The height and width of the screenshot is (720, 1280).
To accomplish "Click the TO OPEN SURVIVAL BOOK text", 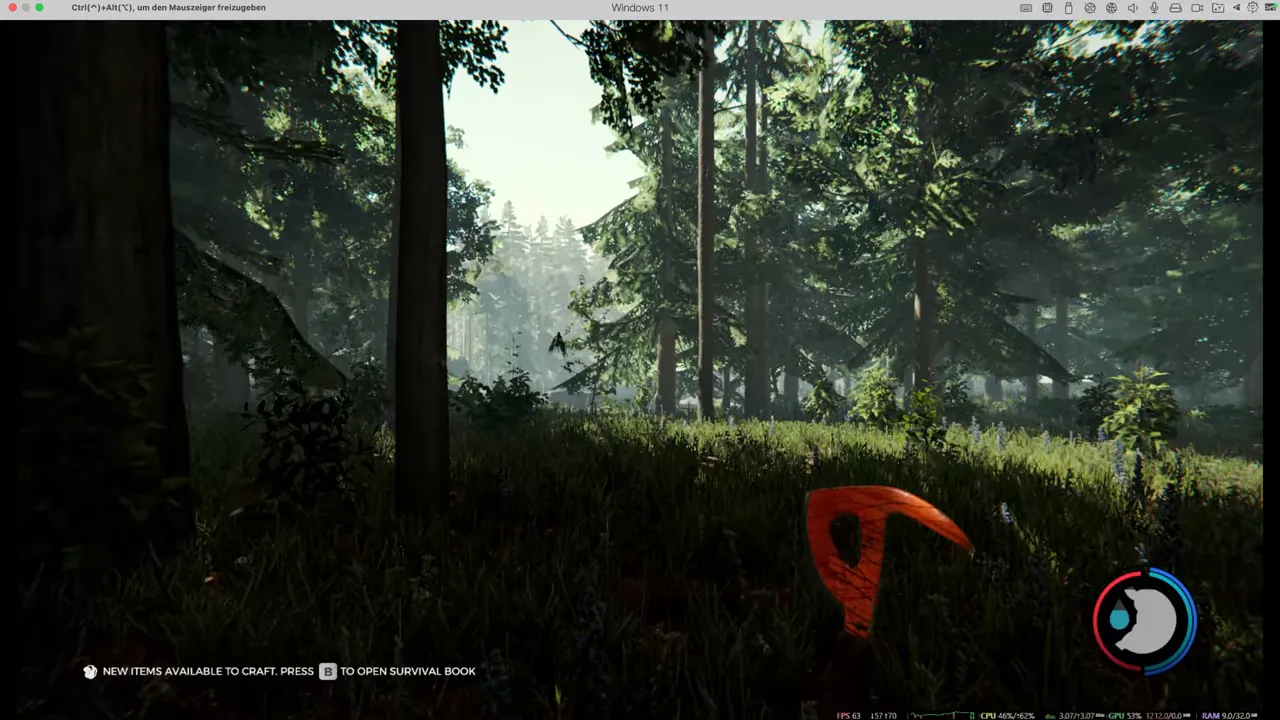I will (x=408, y=671).
